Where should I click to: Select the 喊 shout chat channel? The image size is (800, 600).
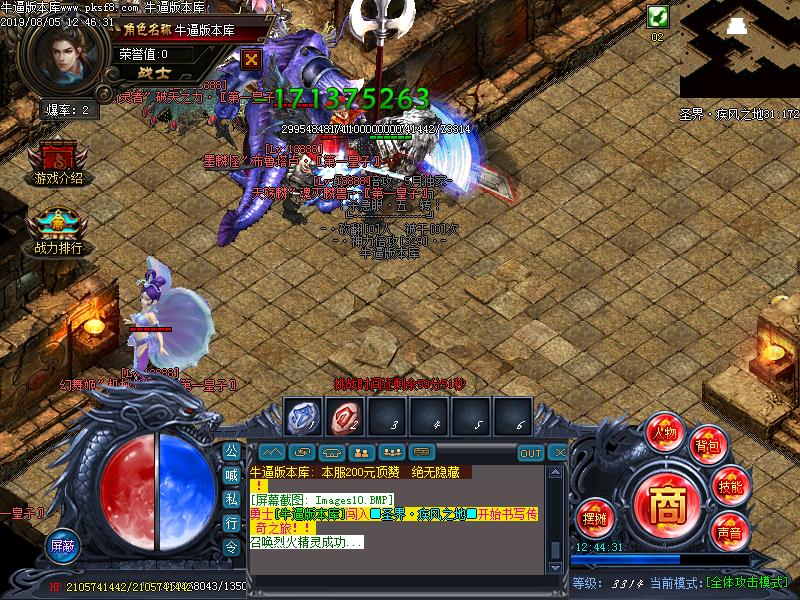(x=231, y=475)
